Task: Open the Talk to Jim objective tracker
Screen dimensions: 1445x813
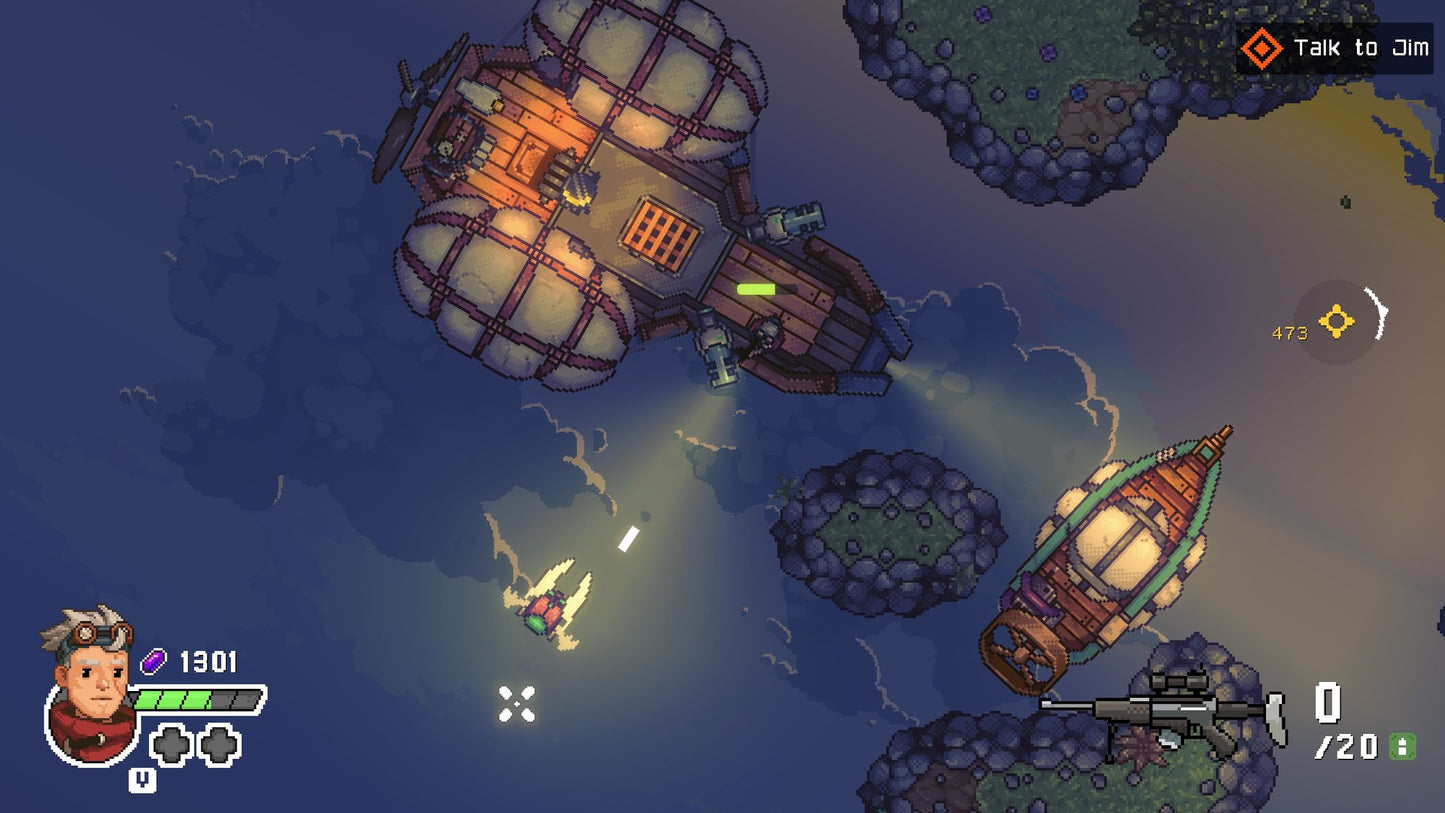Action: [x=1334, y=48]
